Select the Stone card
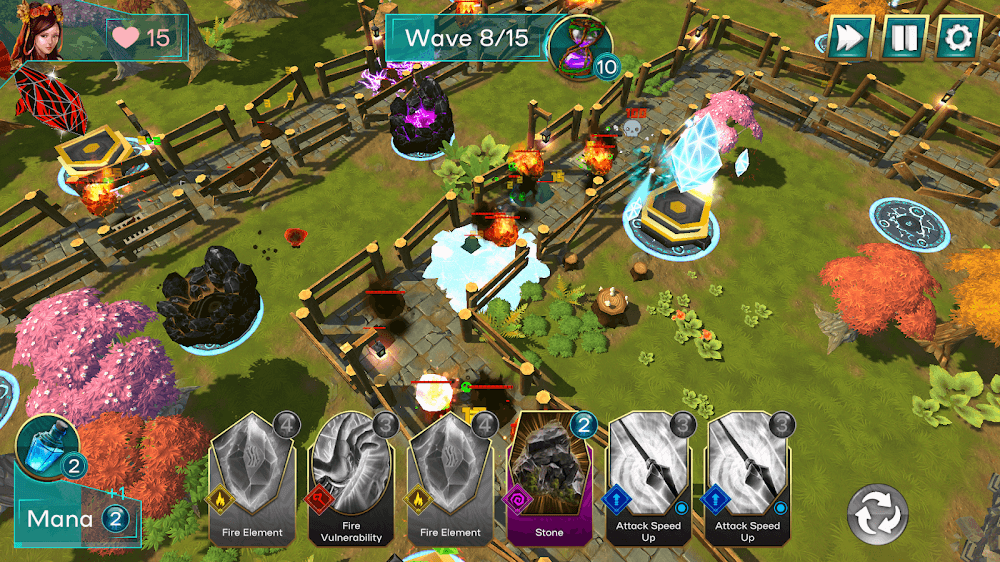Image resolution: width=1000 pixels, height=562 pixels. [x=550, y=479]
